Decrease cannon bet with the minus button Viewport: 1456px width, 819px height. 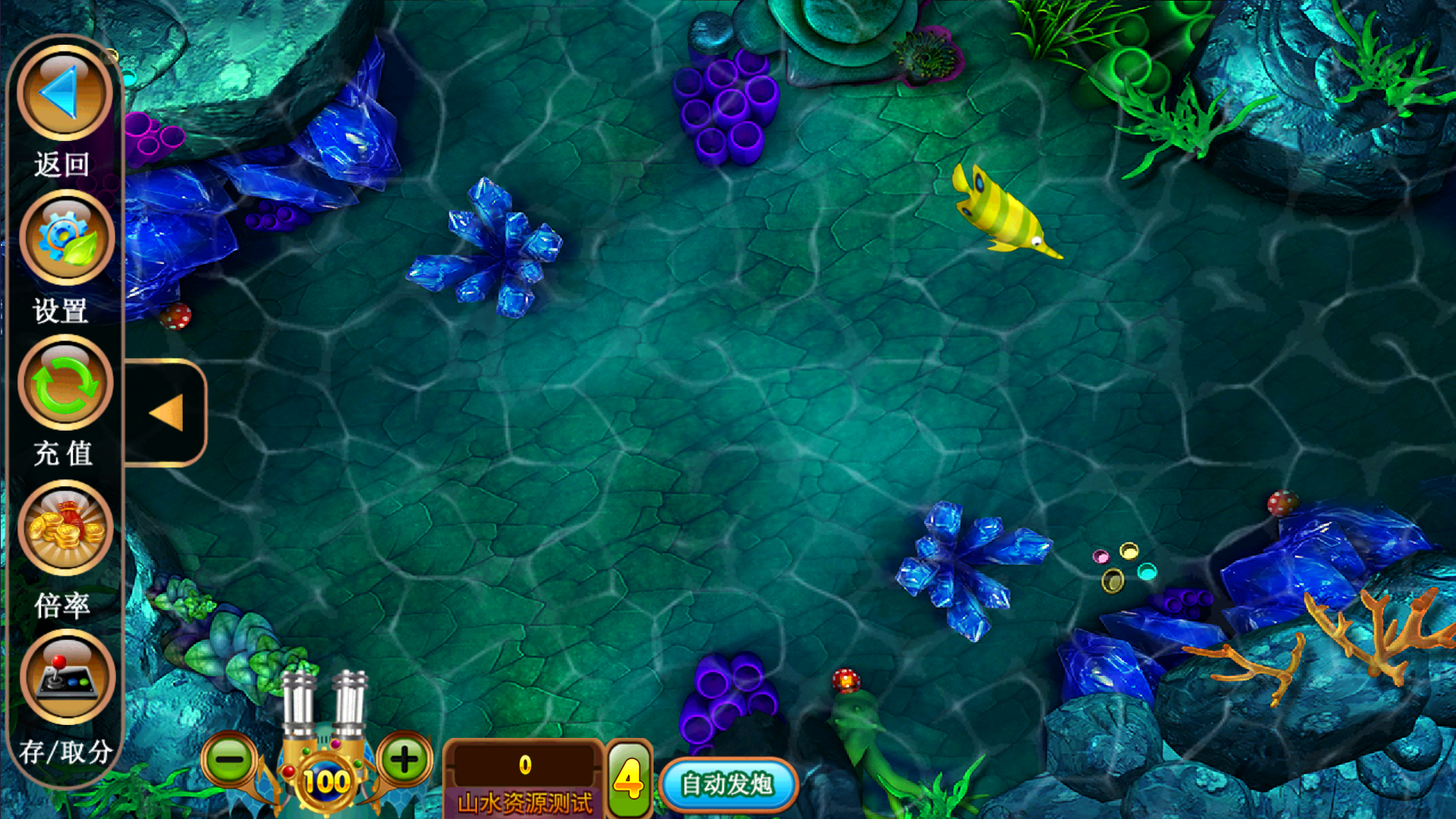point(231,759)
